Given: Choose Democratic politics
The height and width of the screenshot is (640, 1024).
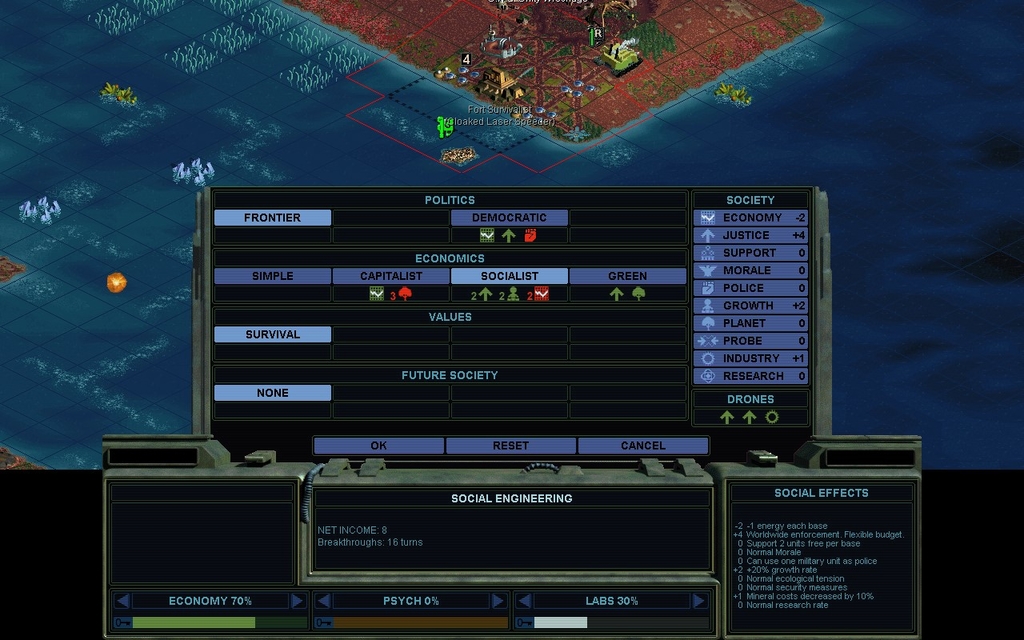Looking at the screenshot, I should tap(509, 217).
